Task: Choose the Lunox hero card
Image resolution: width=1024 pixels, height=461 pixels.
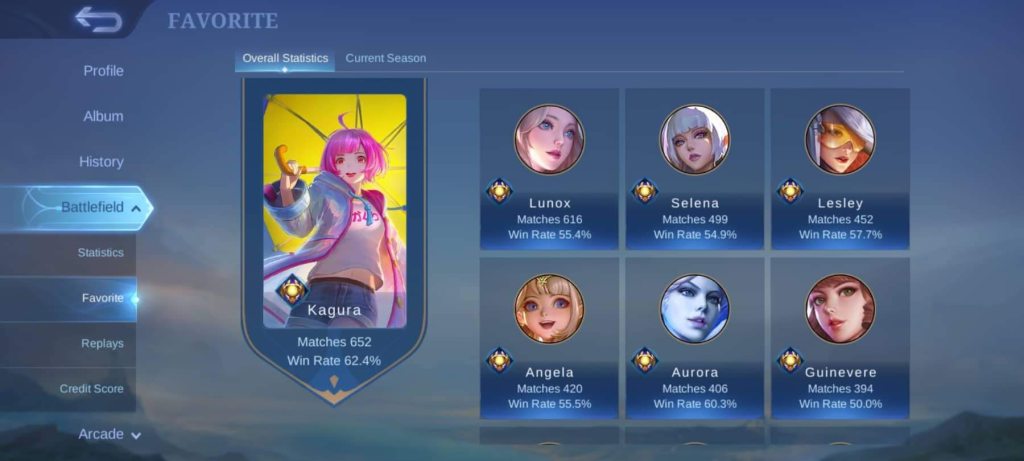Action: 549,168
